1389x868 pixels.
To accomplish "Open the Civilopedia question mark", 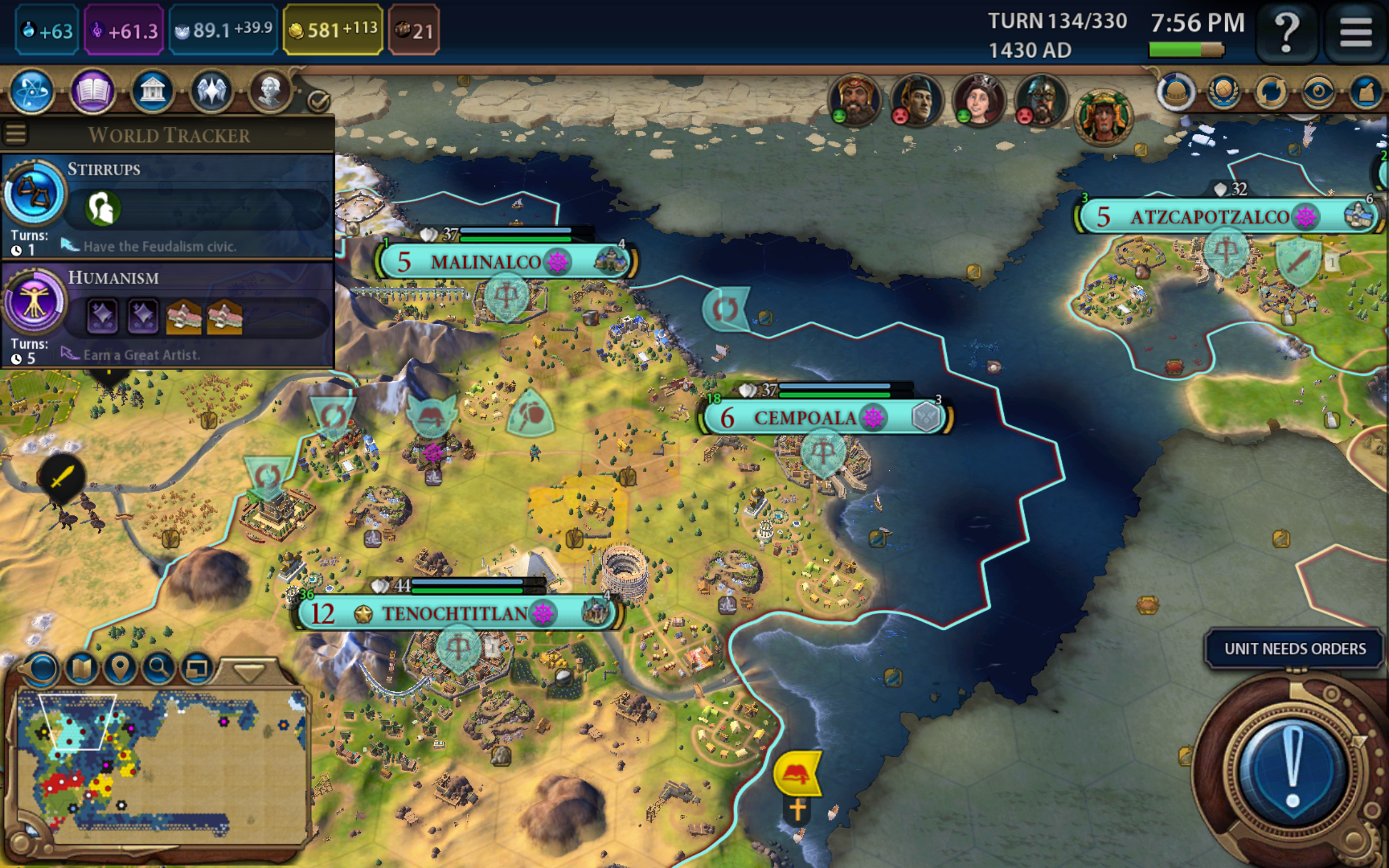I will 1286,31.
